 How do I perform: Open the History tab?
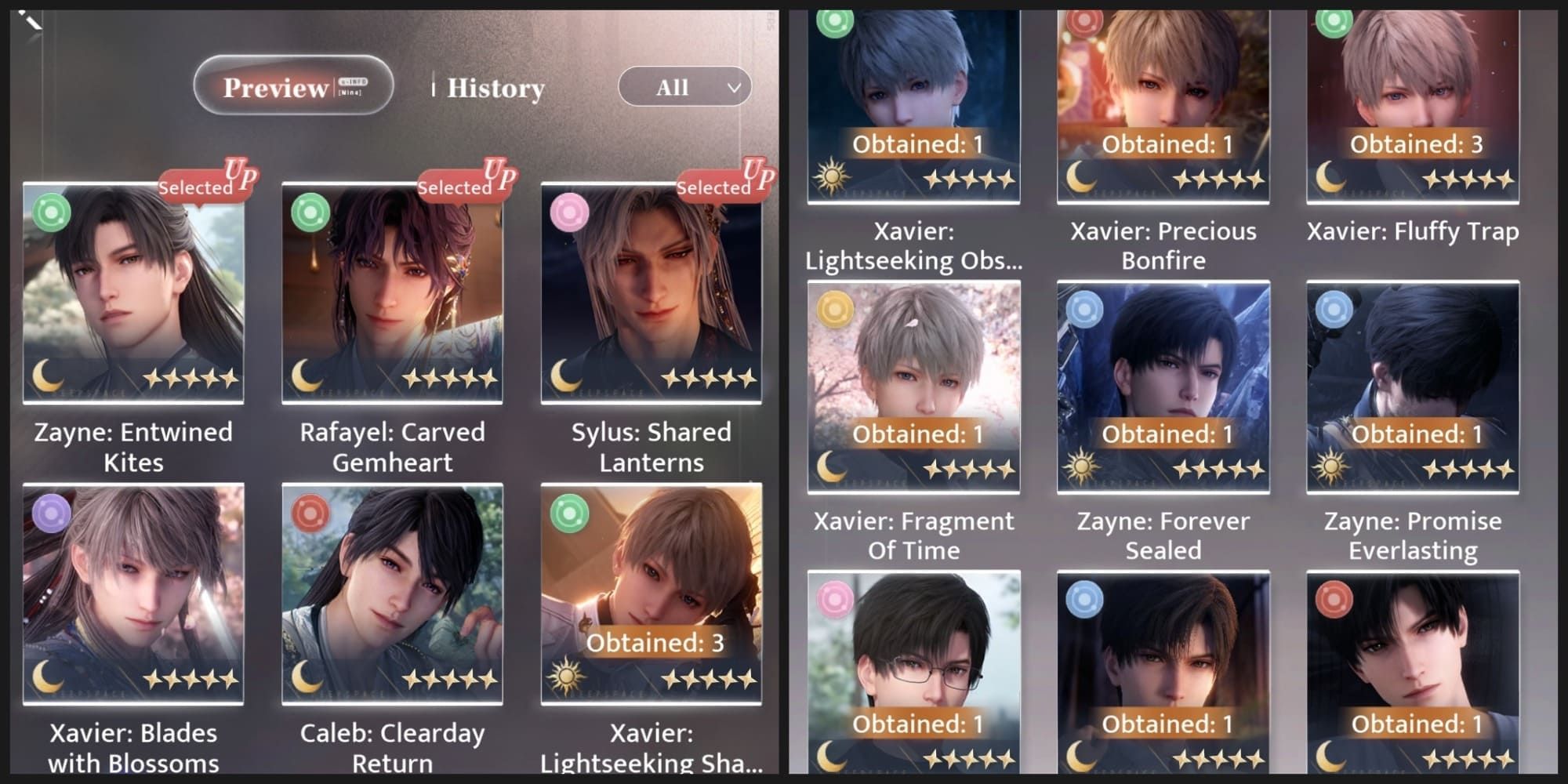click(495, 88)
